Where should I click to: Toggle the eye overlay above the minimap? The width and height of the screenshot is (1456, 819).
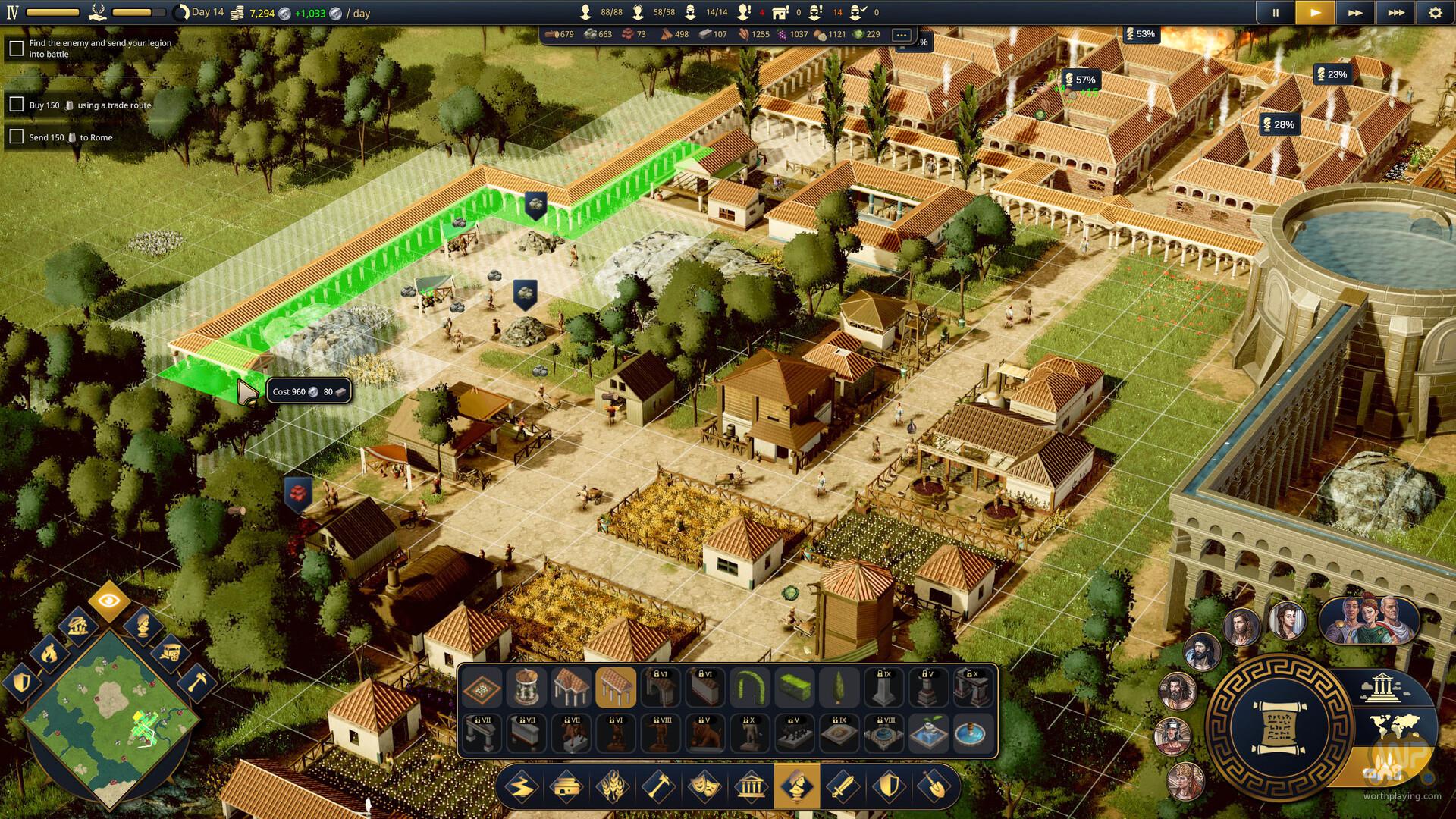pos(108,601)
